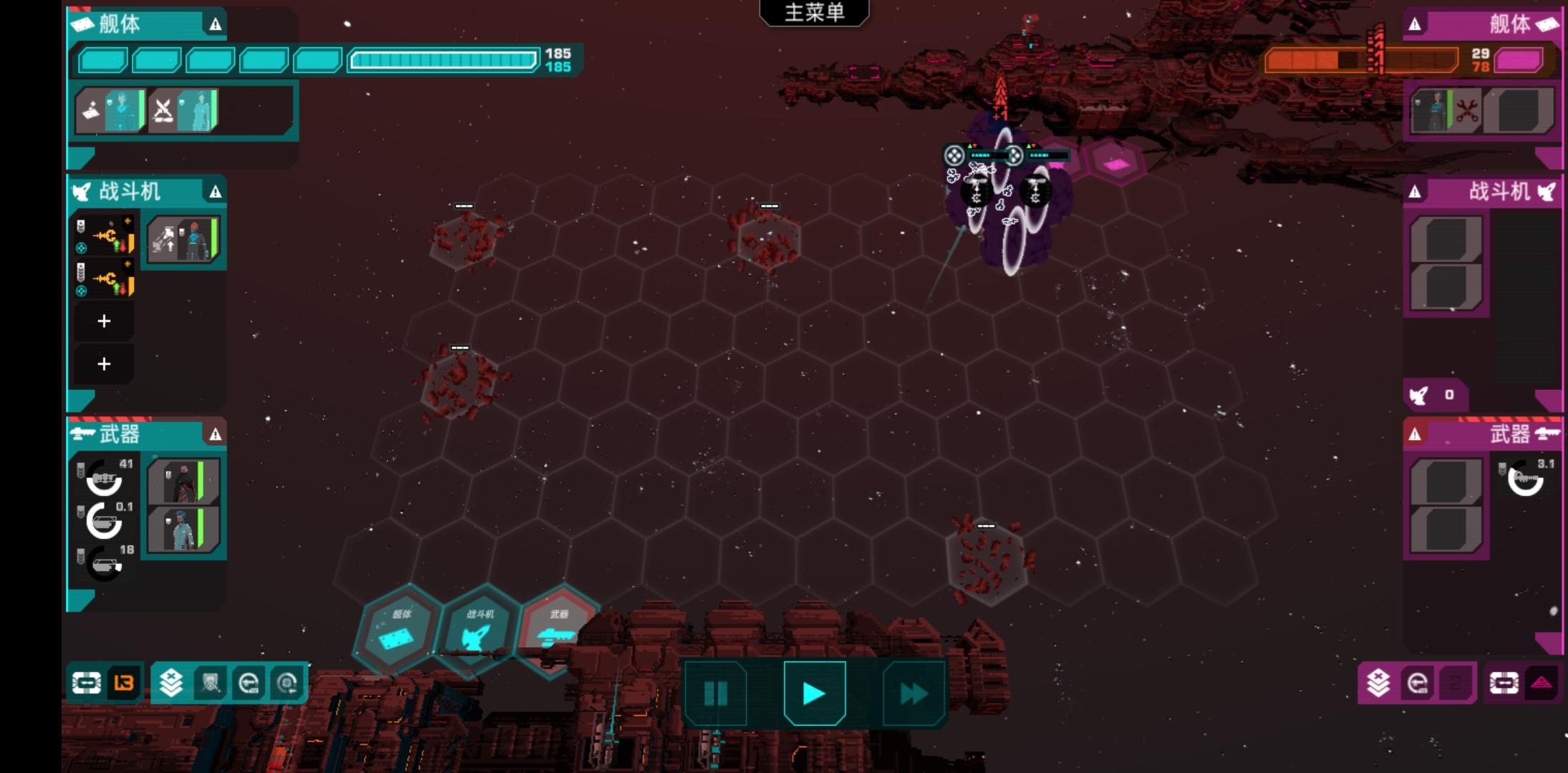Open the enemy 战斗机 fighters panel header
Image resolution: width=1568 pixels, height=773 pixels.
click(1482, 191)
